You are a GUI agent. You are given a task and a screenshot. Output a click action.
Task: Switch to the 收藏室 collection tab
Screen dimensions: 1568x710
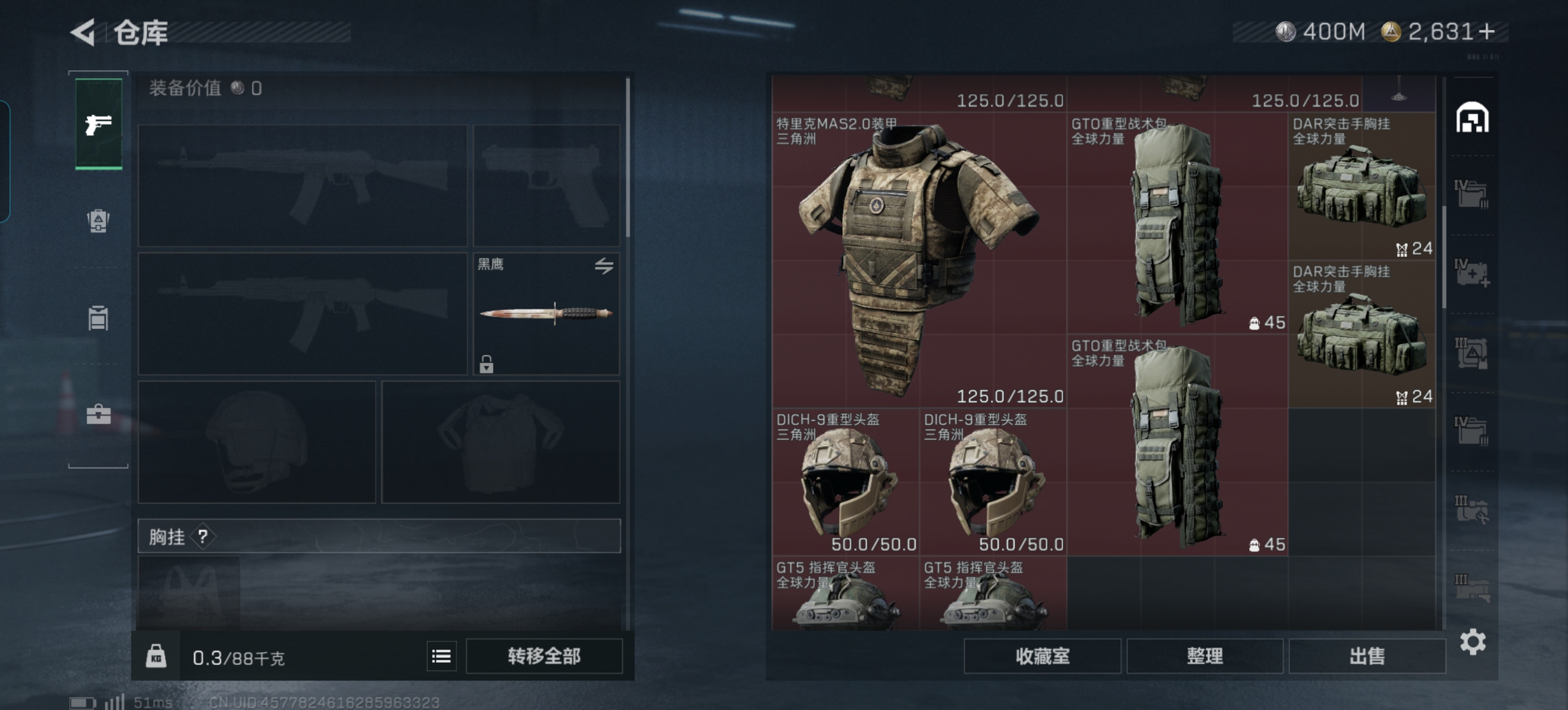coord(1042,656)
